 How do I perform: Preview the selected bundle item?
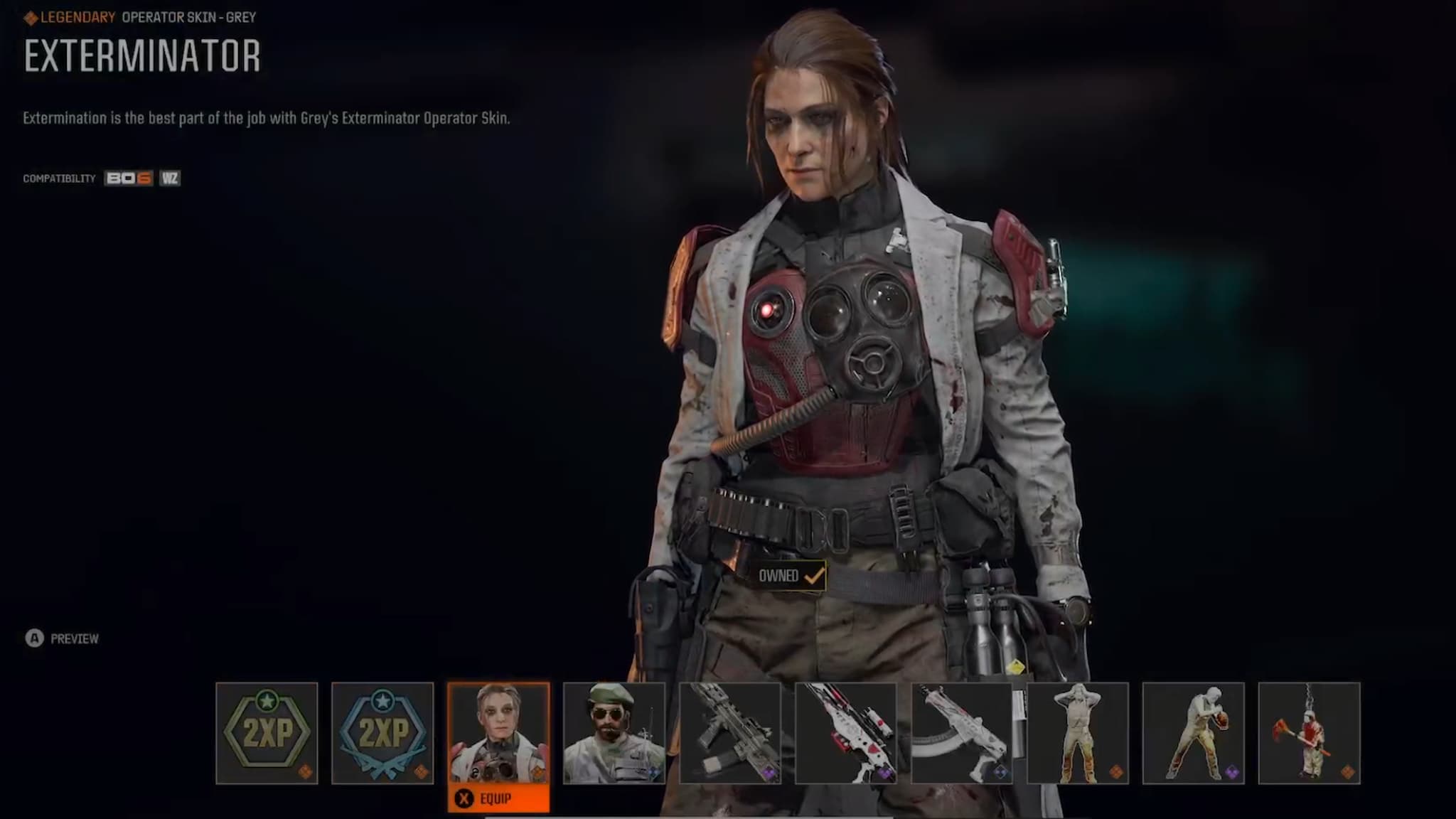point(63,638)
